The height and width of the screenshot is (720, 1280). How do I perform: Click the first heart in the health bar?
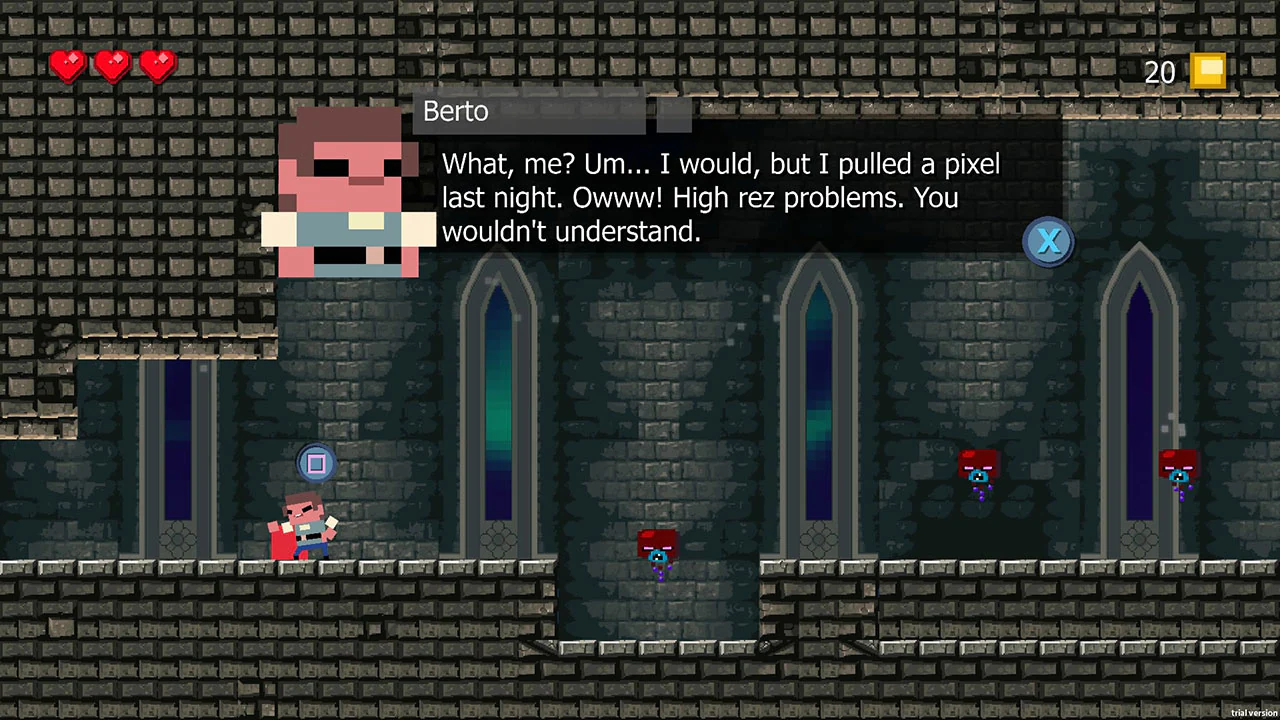coord(67,65)
